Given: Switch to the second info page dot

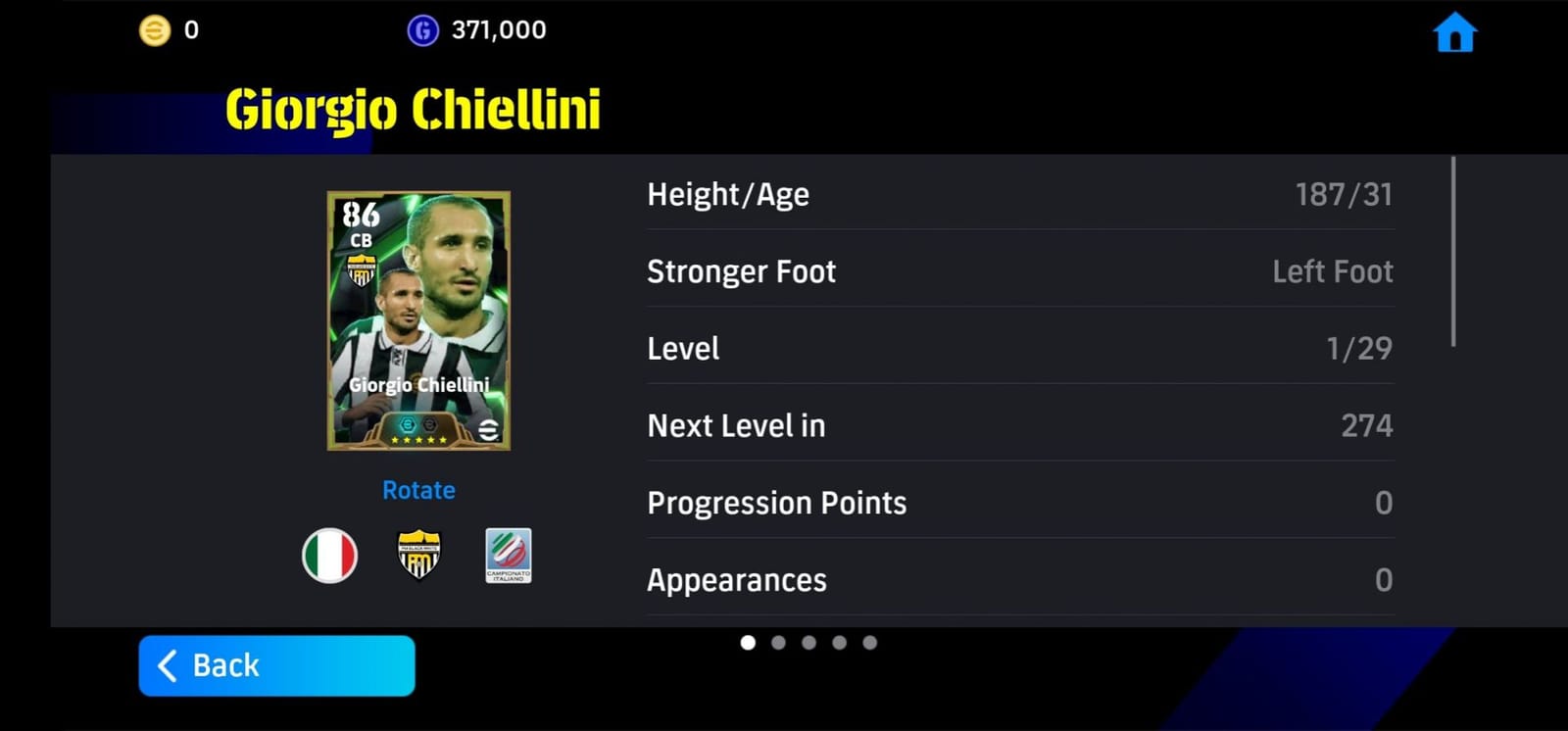Looking at the screenshot, I should pyautogui.click(x=779, y=642).
